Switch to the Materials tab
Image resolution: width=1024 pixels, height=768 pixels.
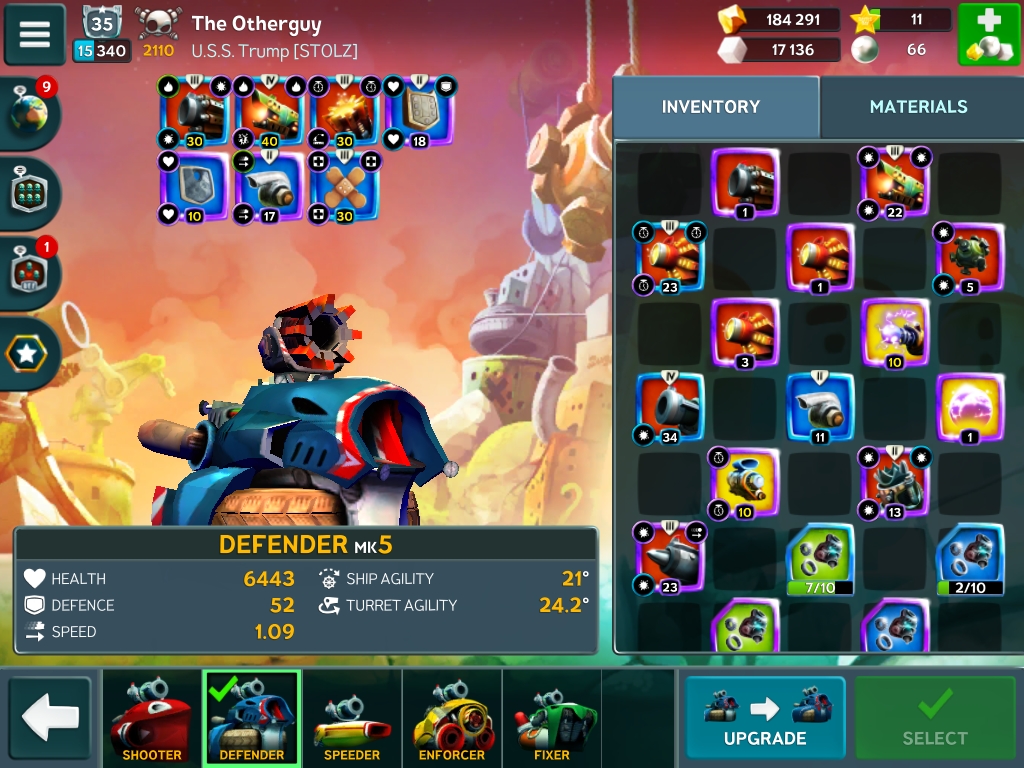(x=918, y=107)
